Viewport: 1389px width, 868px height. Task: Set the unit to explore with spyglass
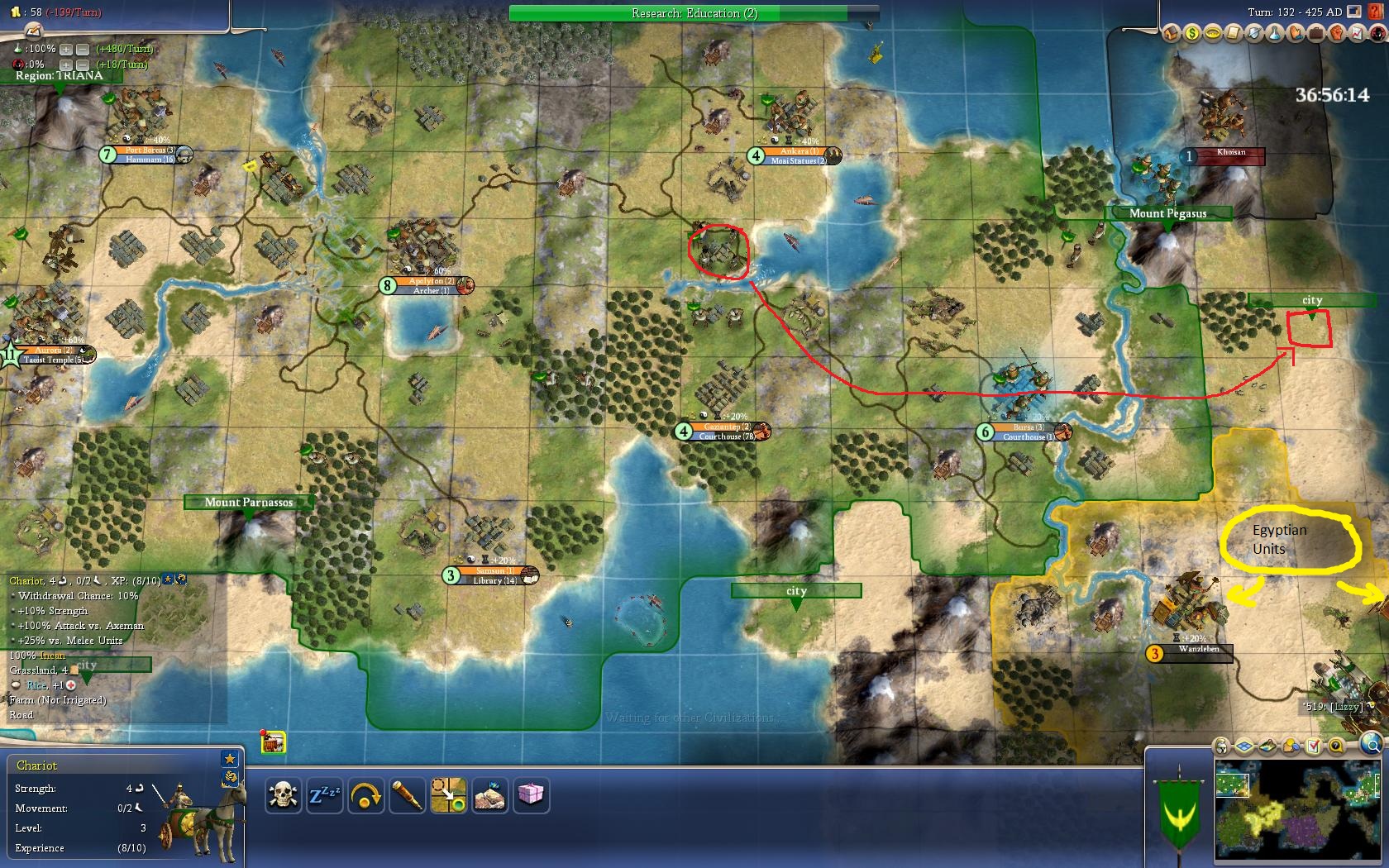407,795
